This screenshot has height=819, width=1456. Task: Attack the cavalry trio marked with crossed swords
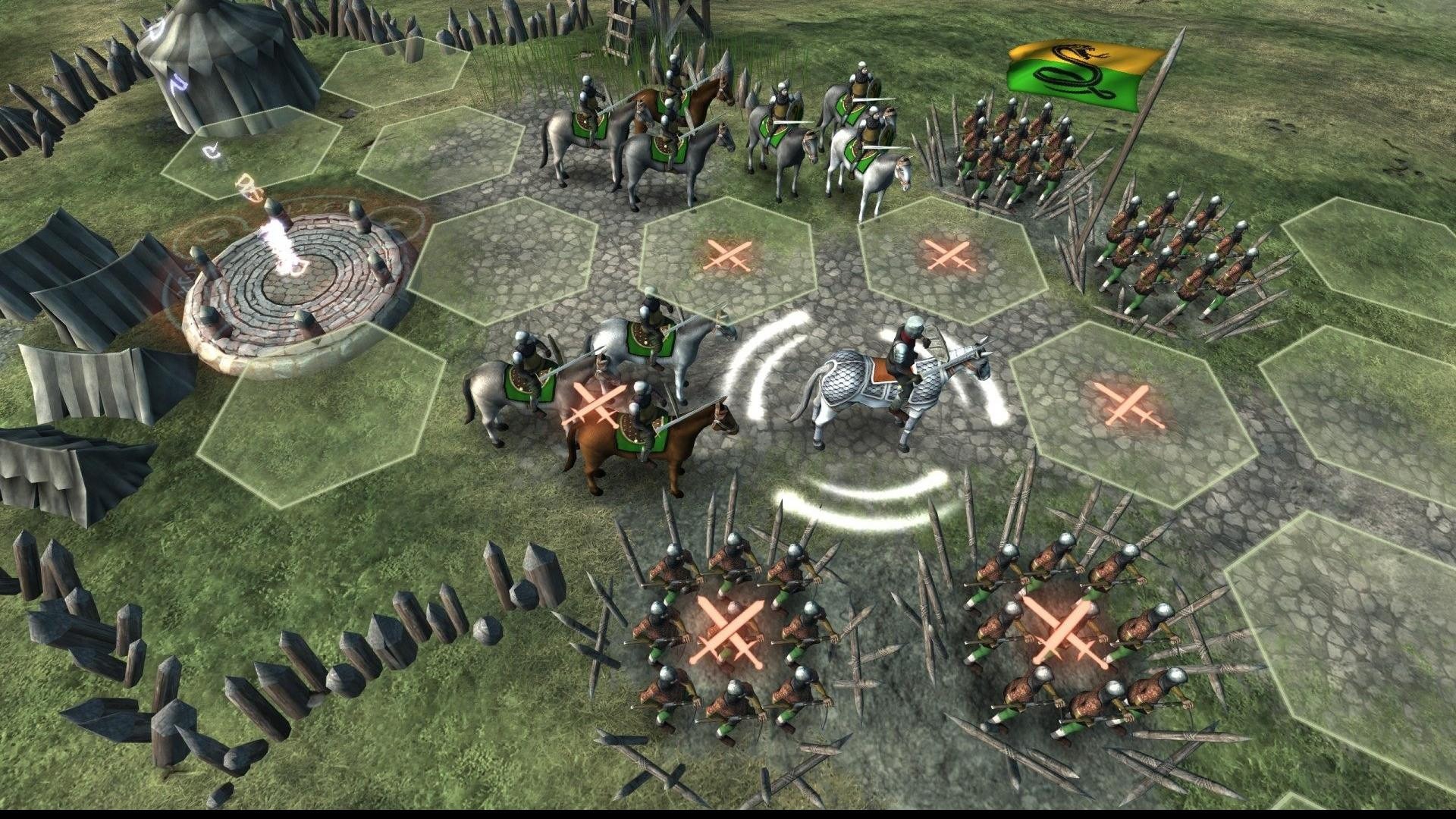(596, 403)
